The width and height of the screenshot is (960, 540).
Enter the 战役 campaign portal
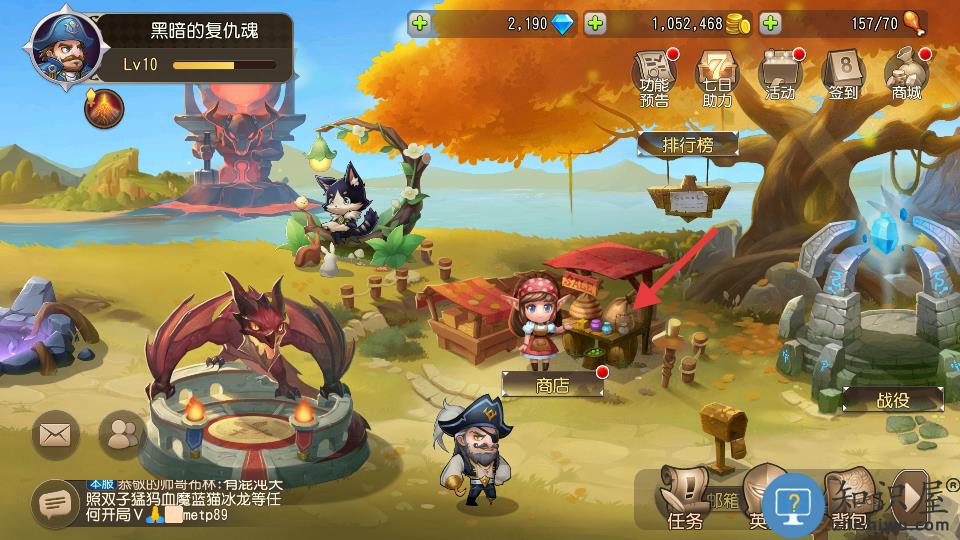[892, 399]
